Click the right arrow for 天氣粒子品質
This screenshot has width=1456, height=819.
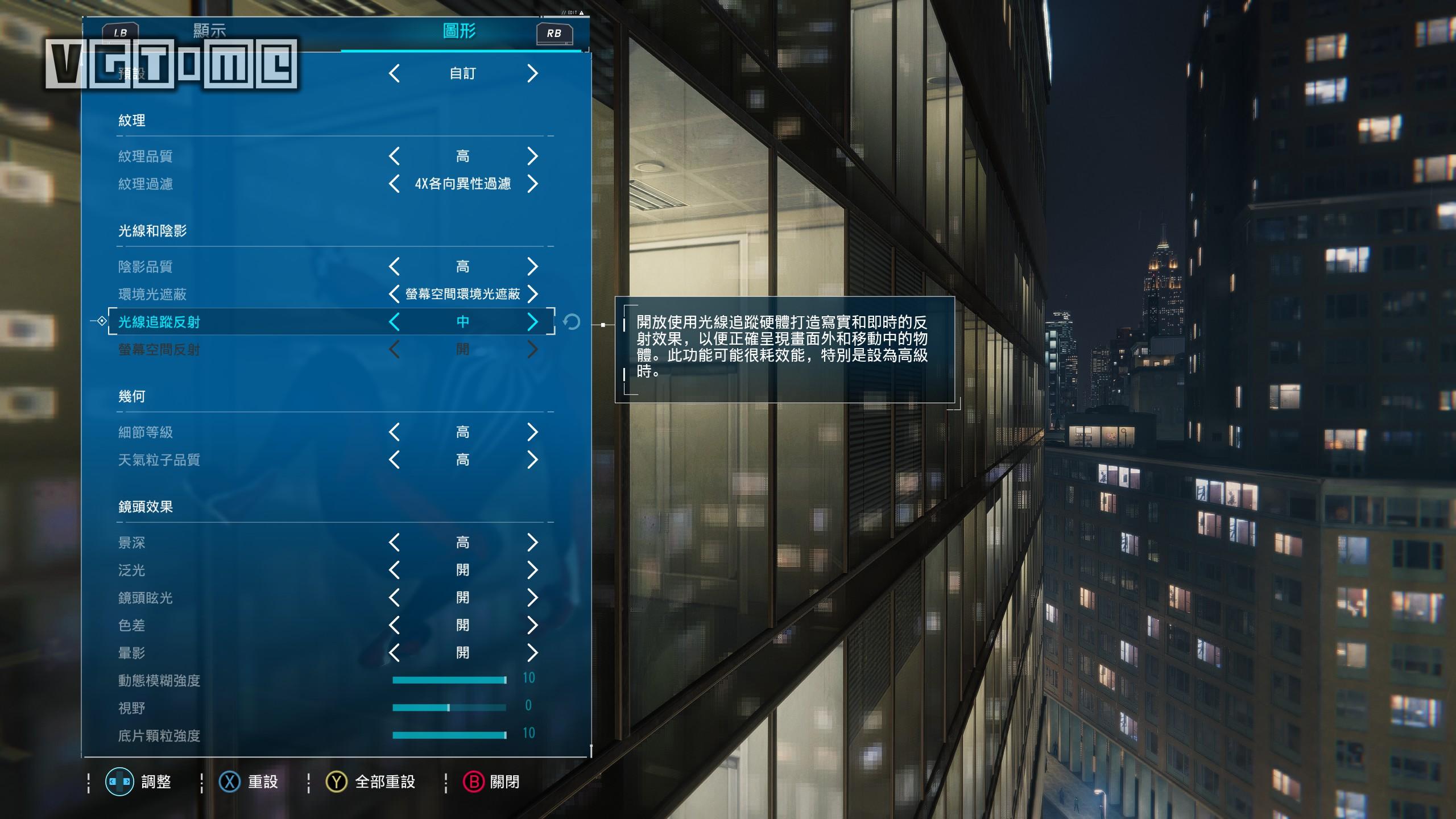click(x=532, y=460)
